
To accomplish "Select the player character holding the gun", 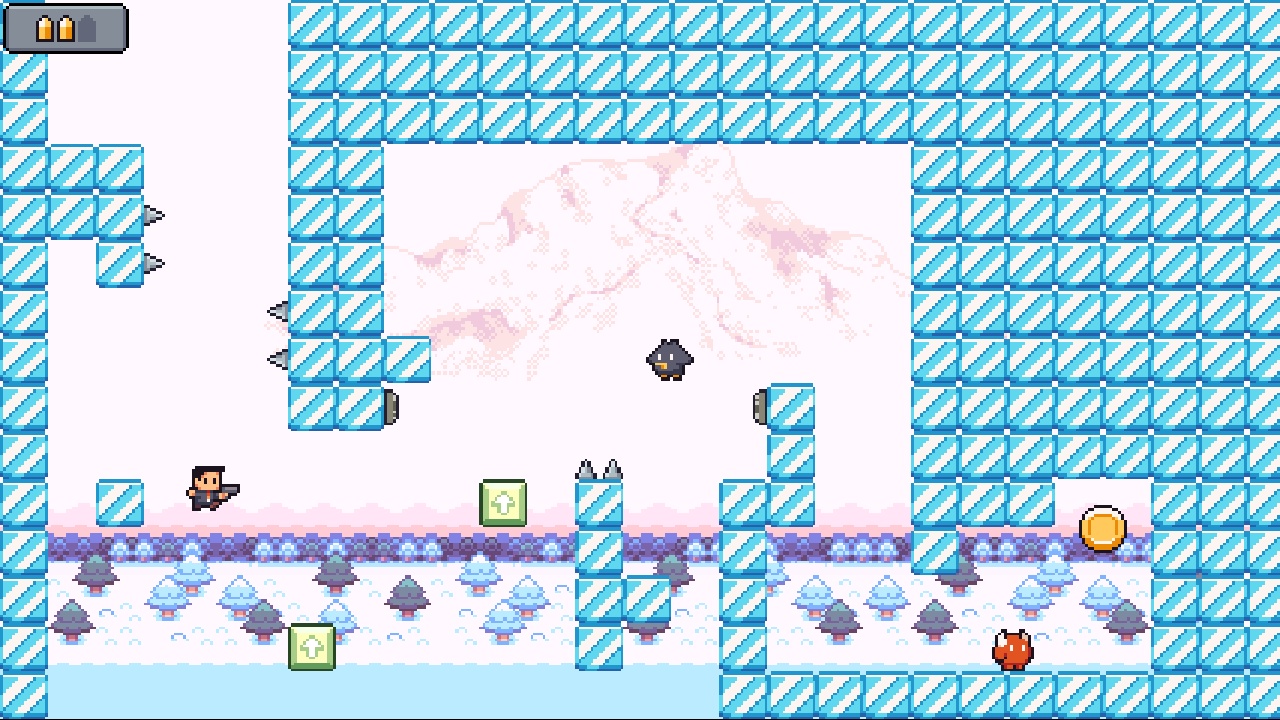I will pyautogui.click(x=207, y=489).
